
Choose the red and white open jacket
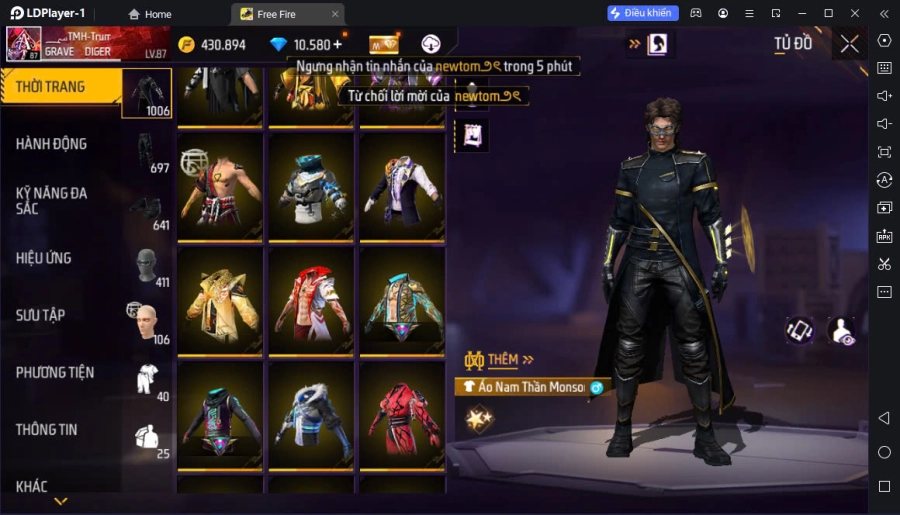311,299
